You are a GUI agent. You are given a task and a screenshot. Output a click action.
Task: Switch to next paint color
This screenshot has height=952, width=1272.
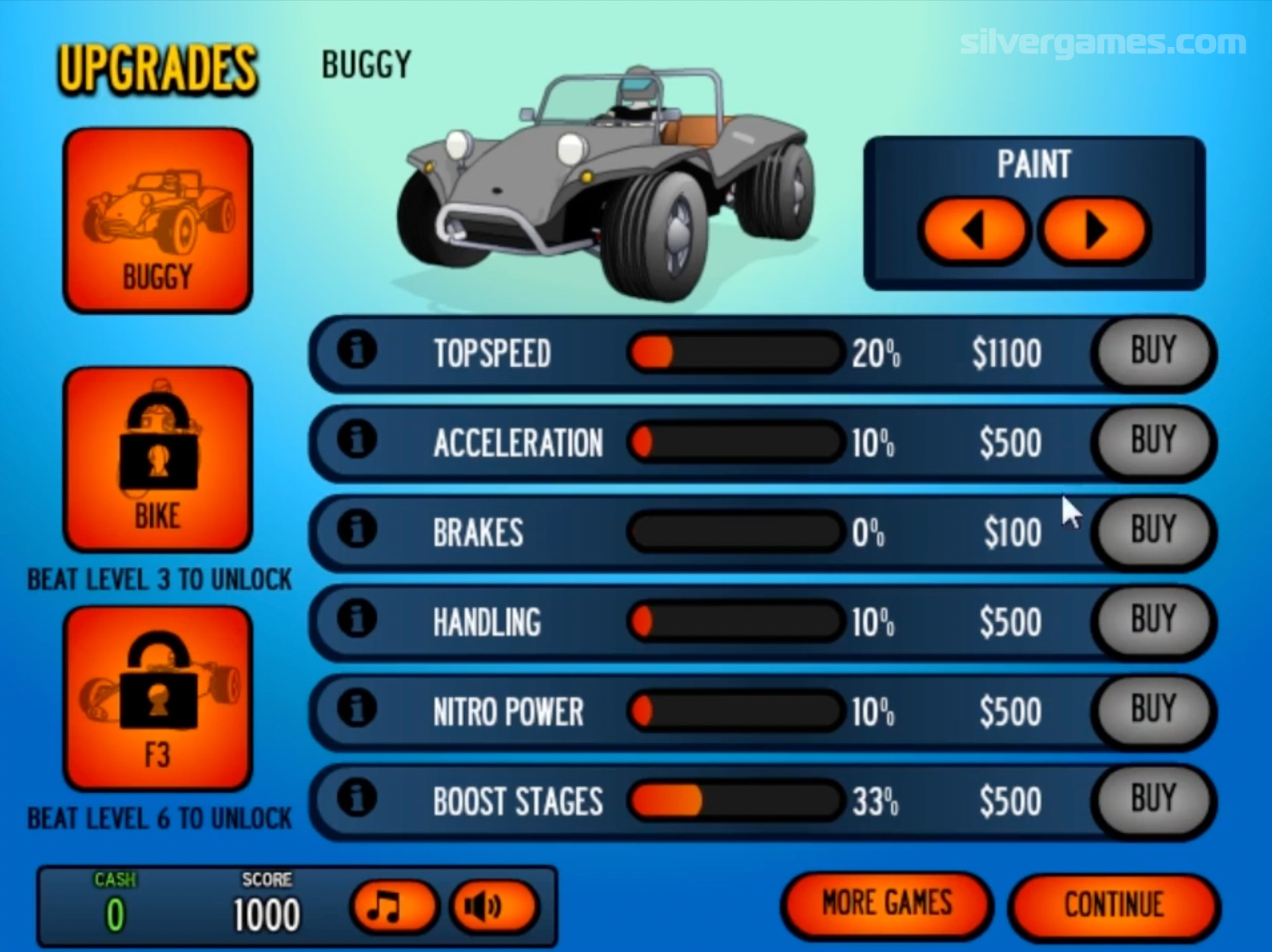tap(1095, 230)
